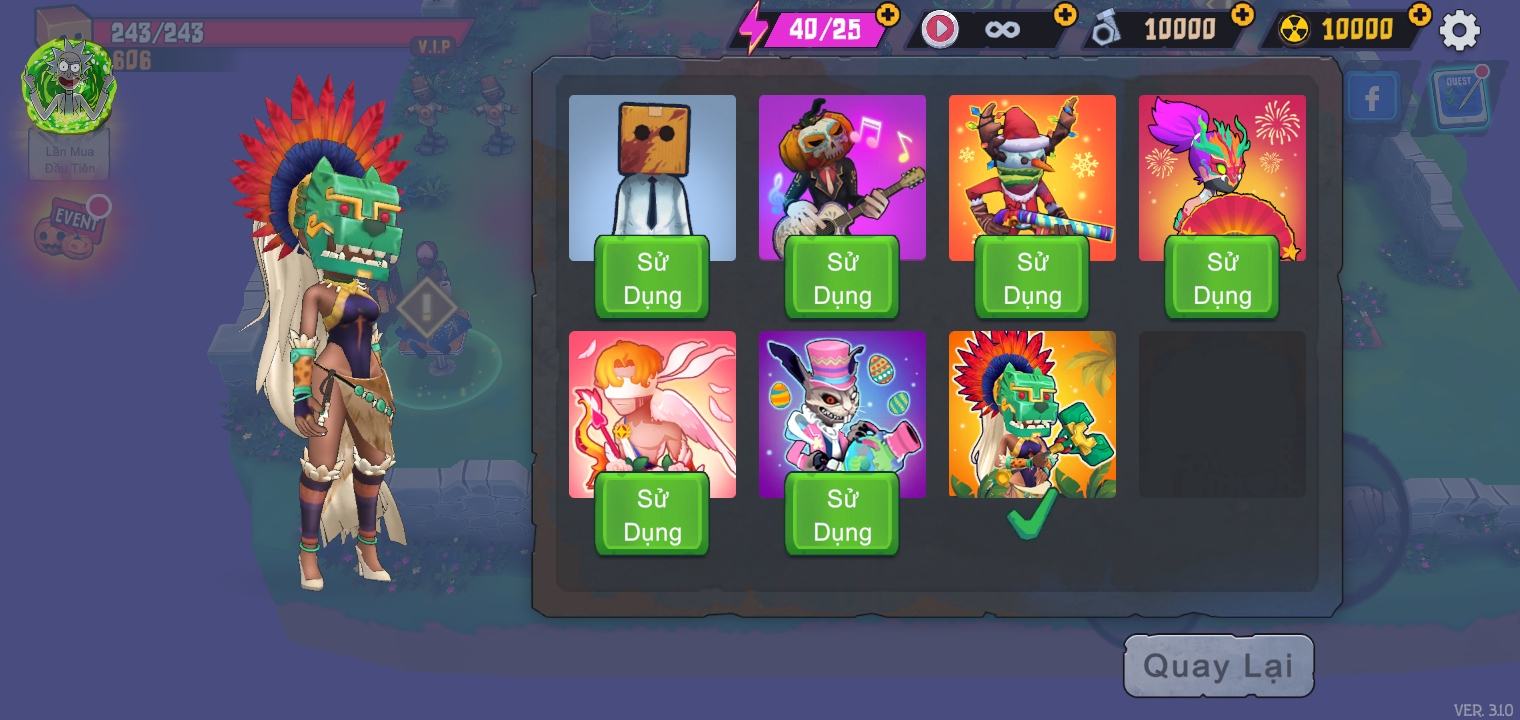Screen dimensions: 1520x720
Task: Open the settings gear
Action: pyautogui.click(x=1459, y=31)
